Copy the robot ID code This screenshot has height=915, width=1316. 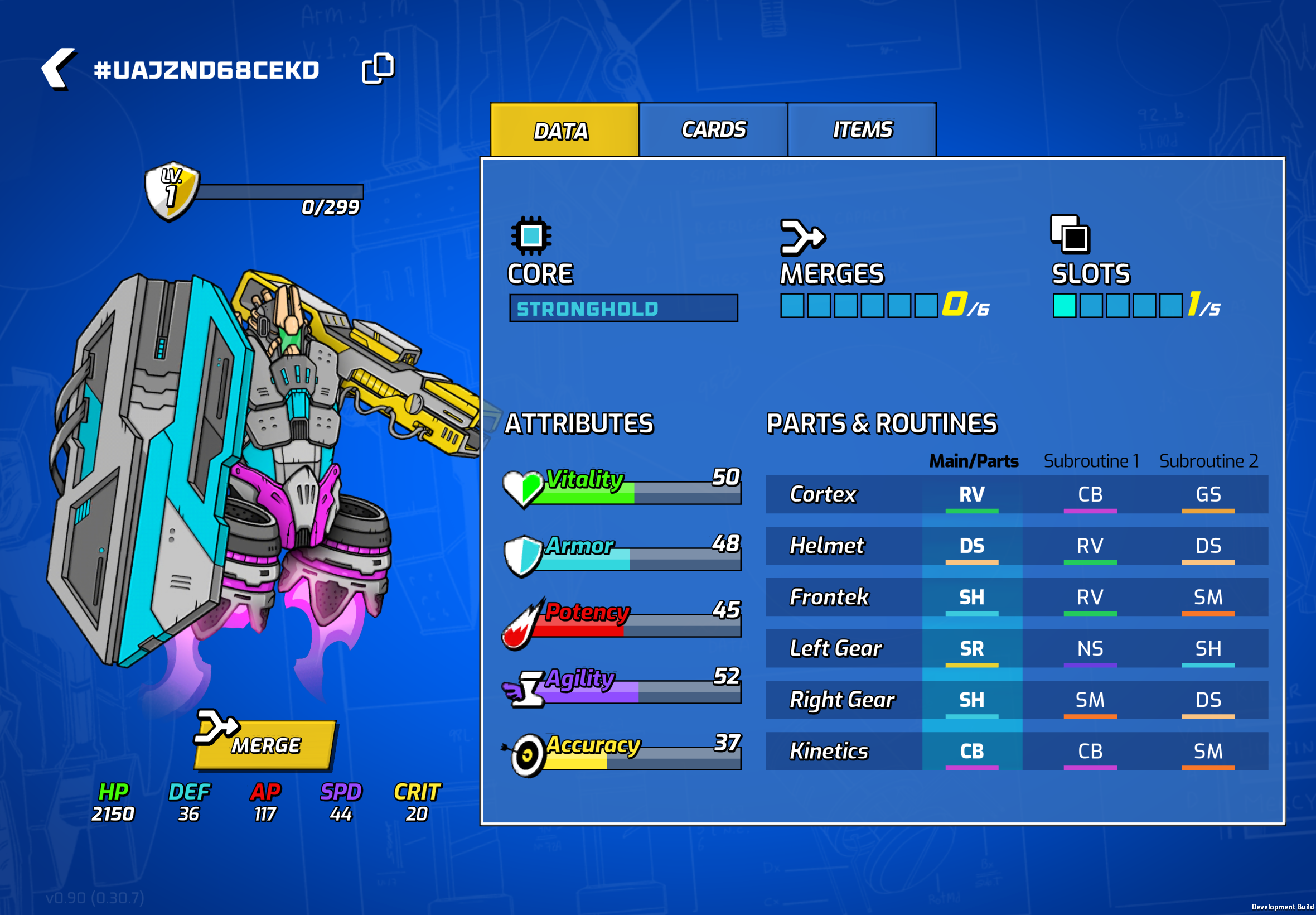tap(378, 69)
